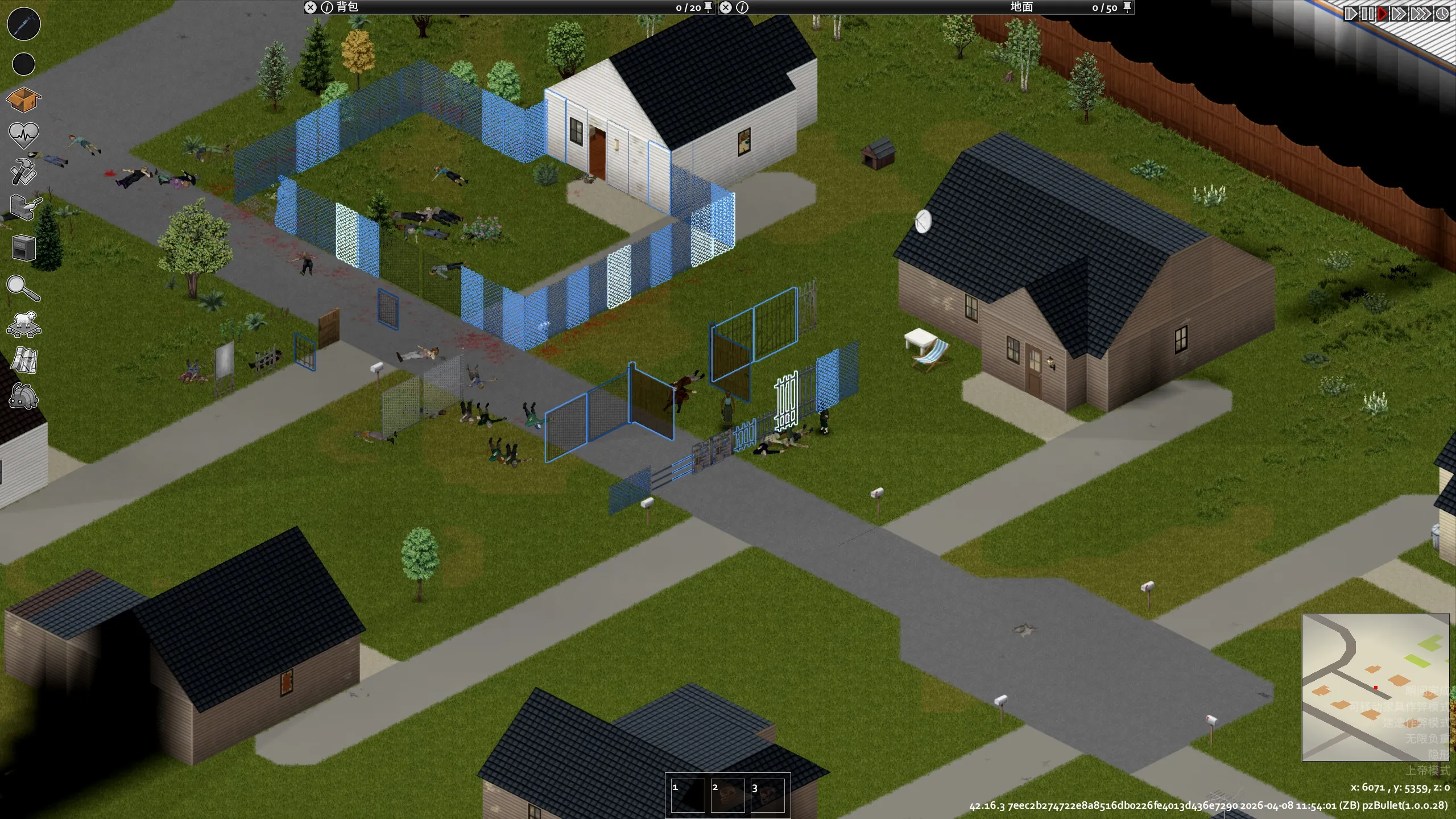The height and width of the screenshot is (819, 1456).
Task: Close the 背包 backpack panel
Action: pos(310,7)
